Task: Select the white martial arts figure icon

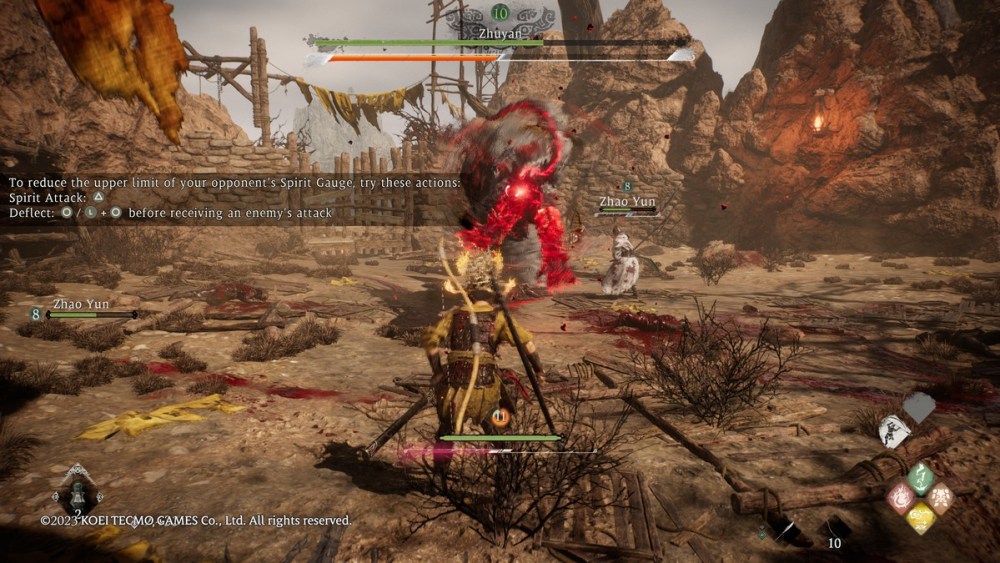Action: coord(893,431)
